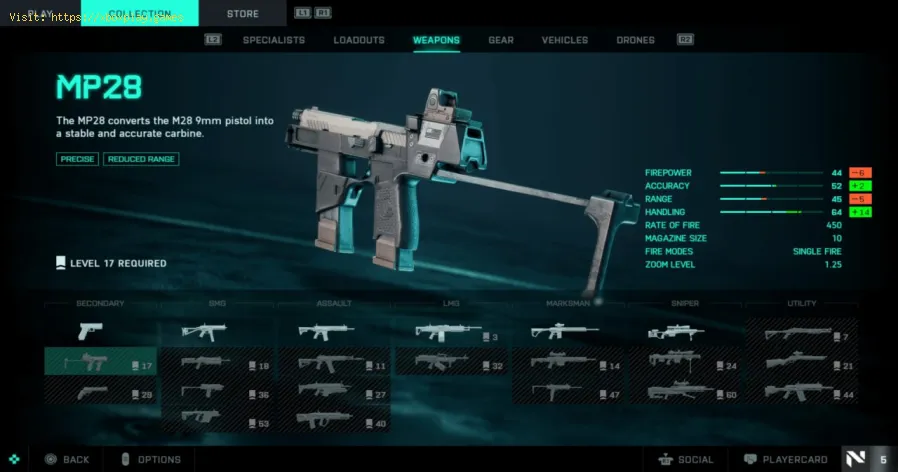Image resolution: width=898 pixels, height=472 pixels.
Task: Pick the level 53 SMG
Action: [x=216, y=419]
